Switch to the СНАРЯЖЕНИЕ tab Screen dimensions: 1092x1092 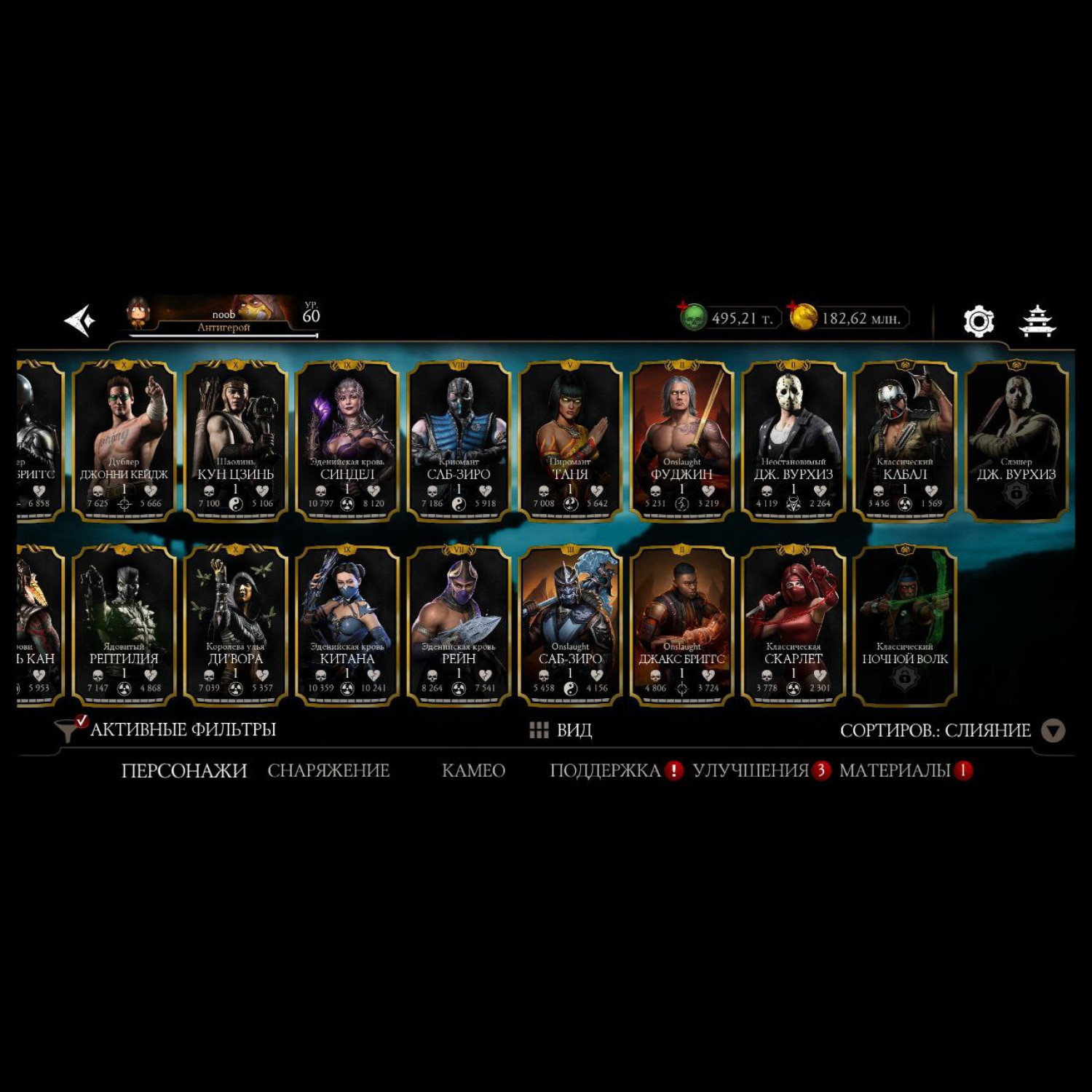328,770
